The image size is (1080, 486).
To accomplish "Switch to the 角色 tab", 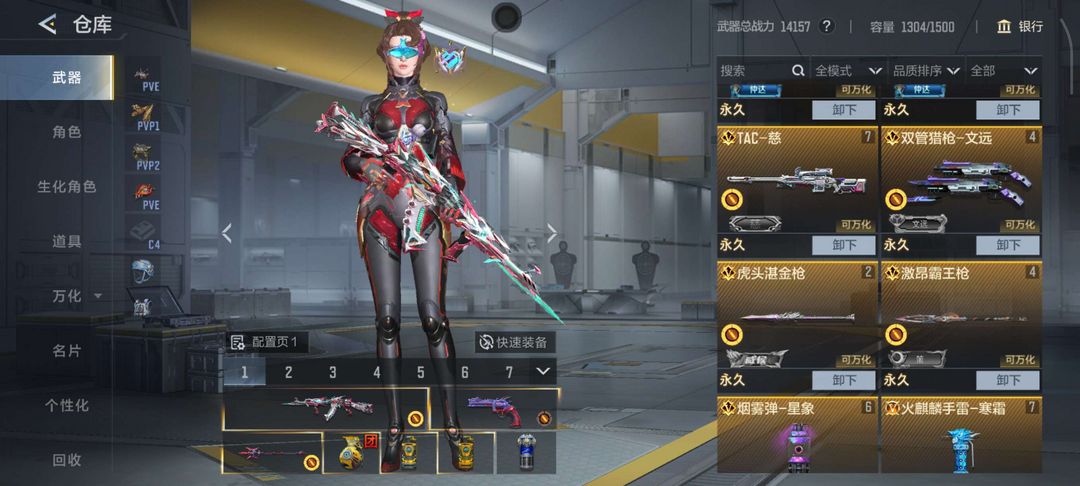I will 67,131.
